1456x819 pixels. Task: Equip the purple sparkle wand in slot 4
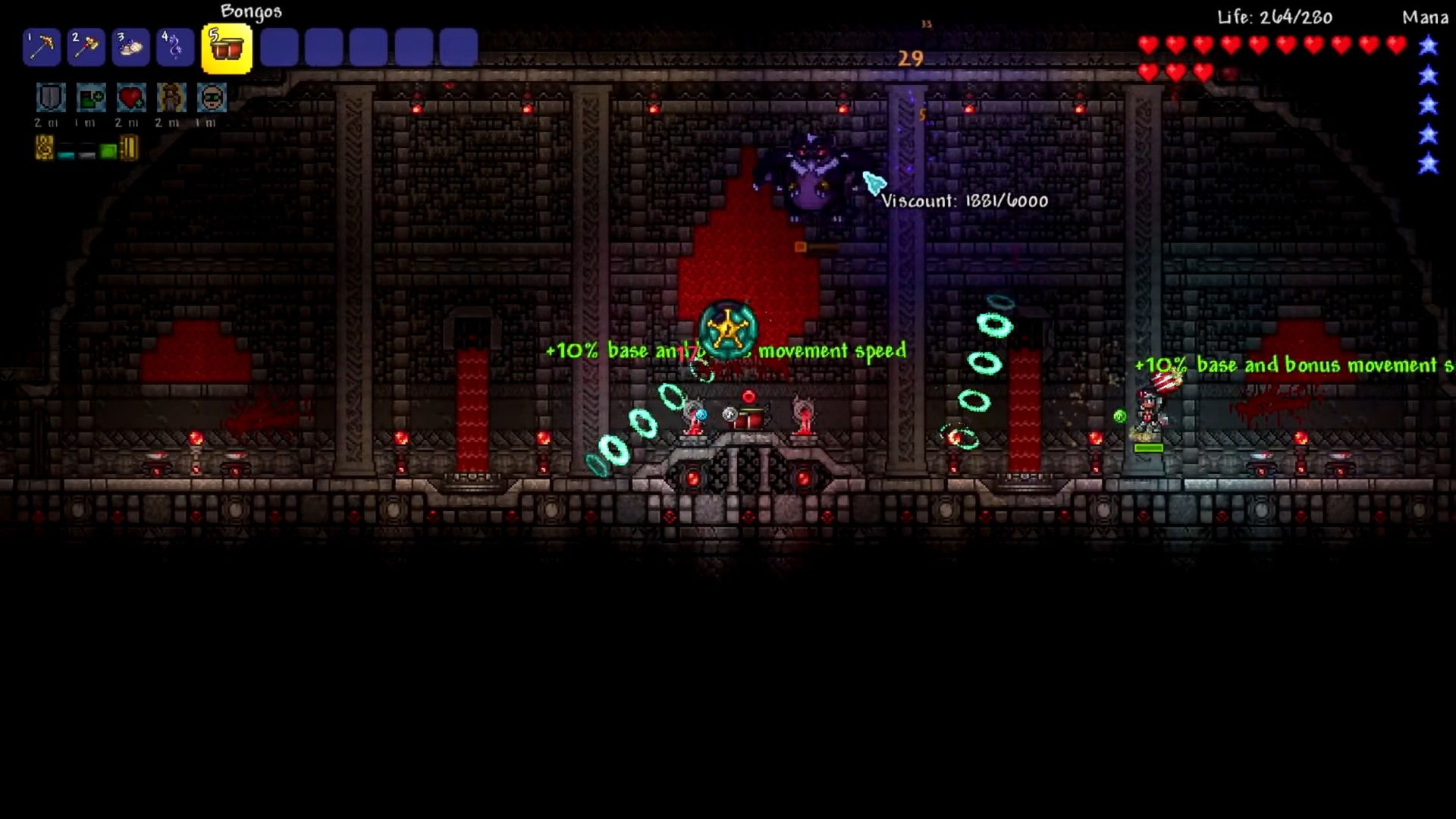(175, 48)
